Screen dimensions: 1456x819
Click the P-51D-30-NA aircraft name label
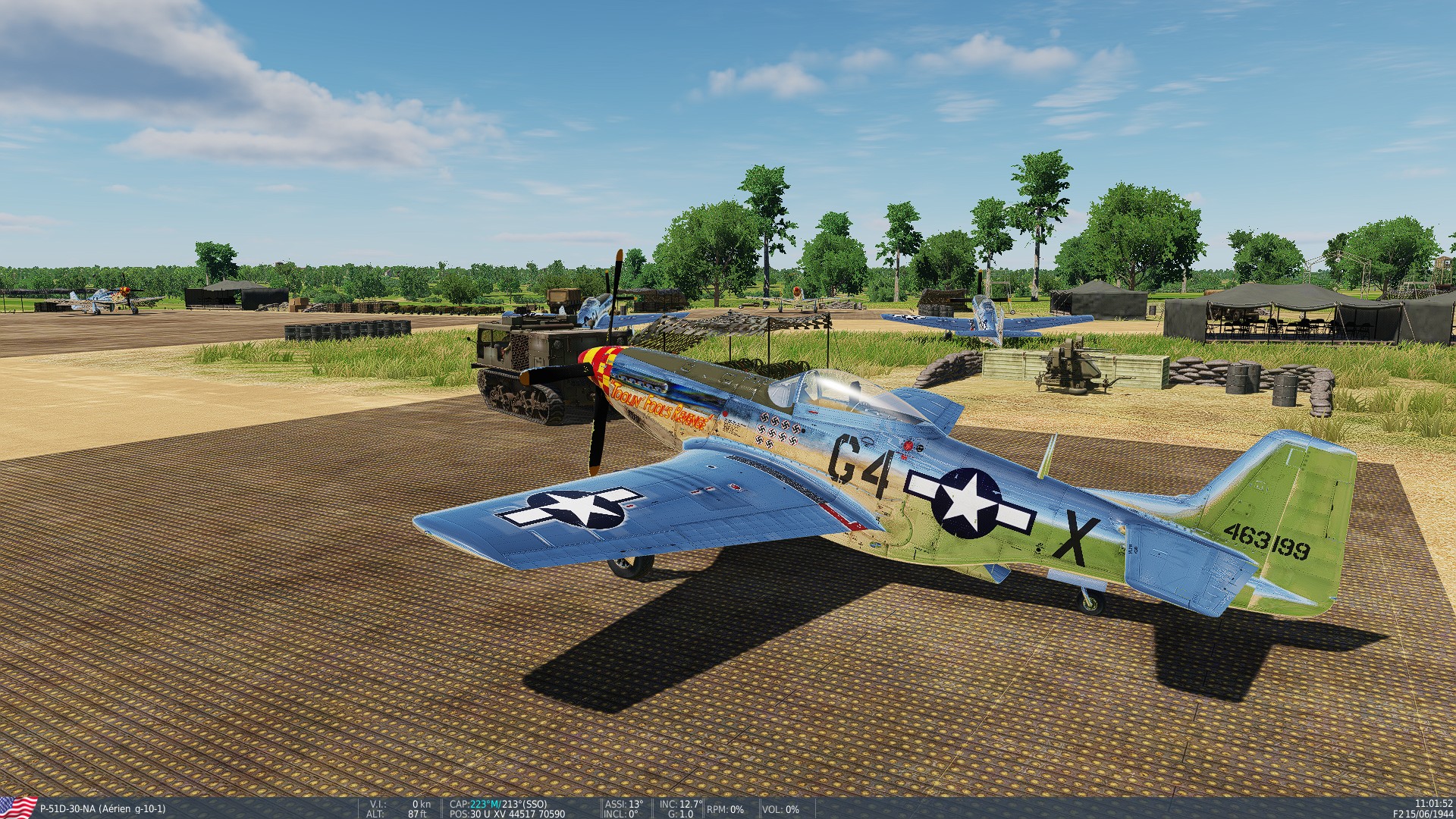tap(102, 808)
